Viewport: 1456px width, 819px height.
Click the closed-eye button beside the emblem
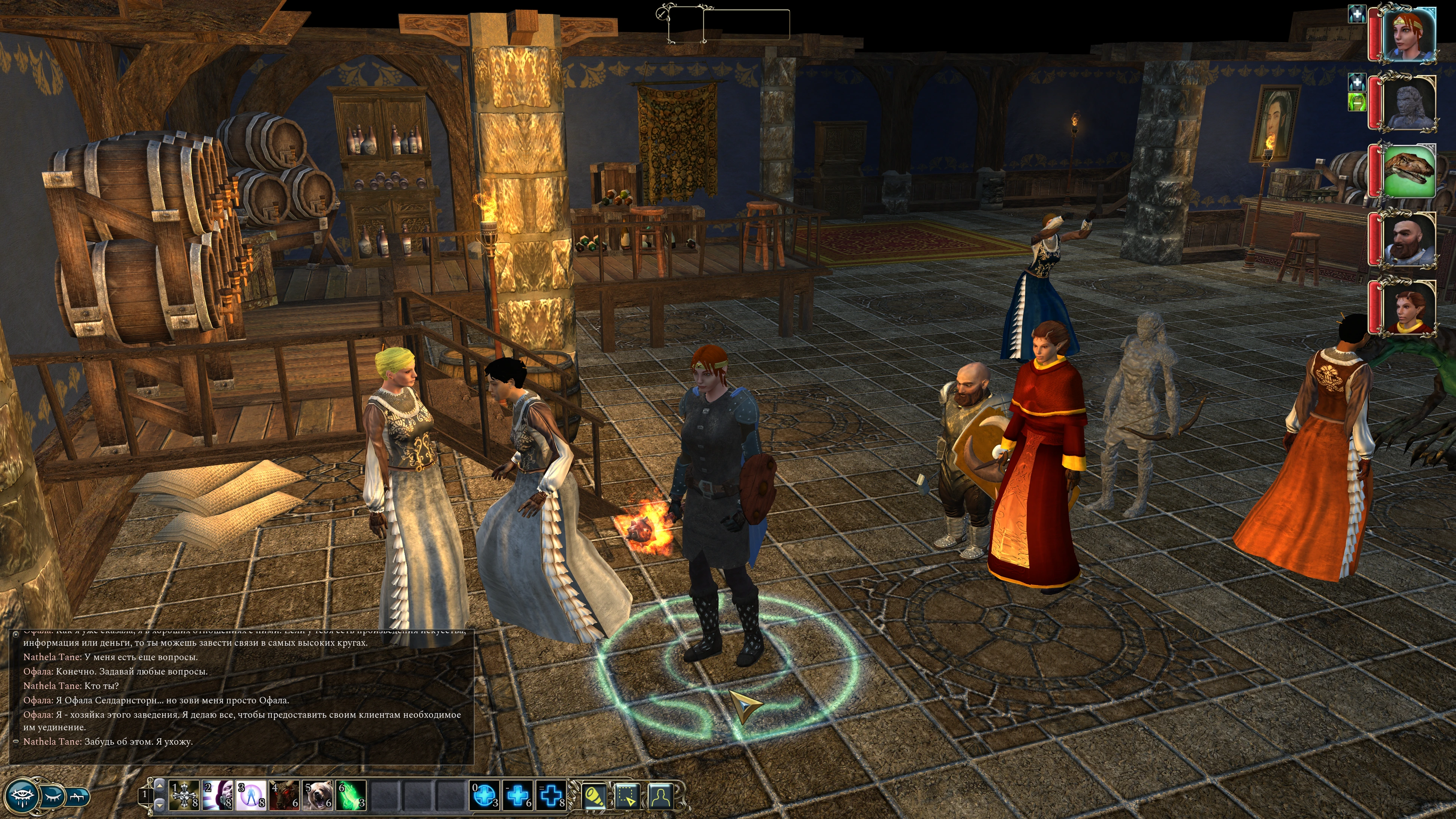tap(53, 796)
